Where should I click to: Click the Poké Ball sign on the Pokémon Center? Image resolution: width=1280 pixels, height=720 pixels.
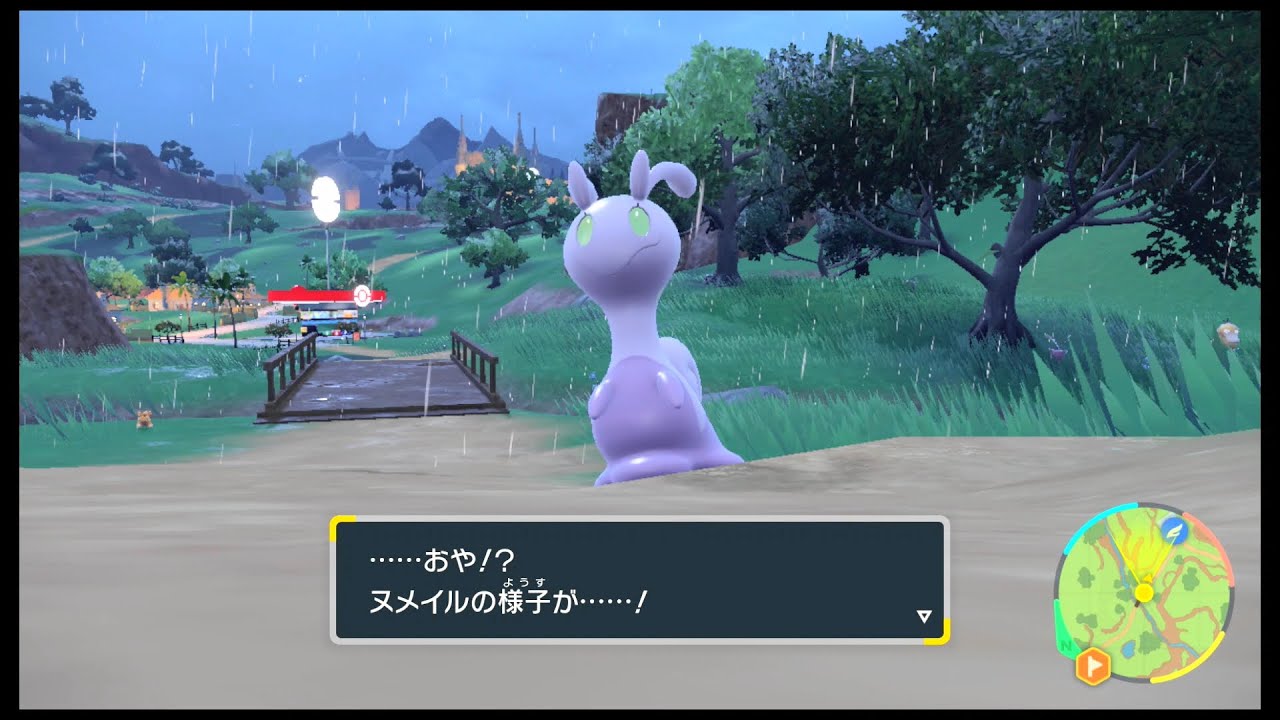362,296
